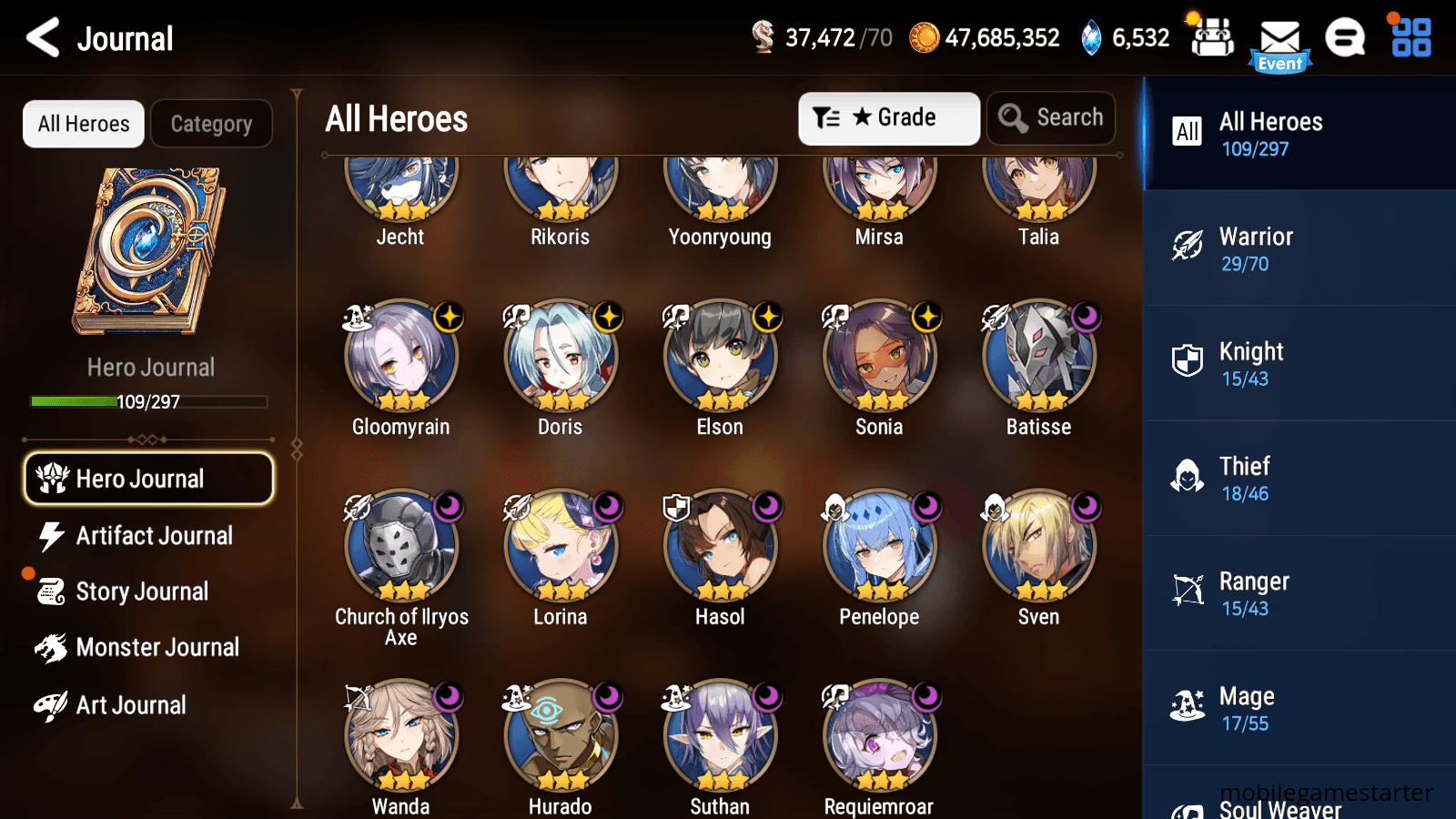This screenshot has height=819, width=1456.
Task: Select the Warrior class filter icon
Action: pyautogui.click(x=1188, y=248)
